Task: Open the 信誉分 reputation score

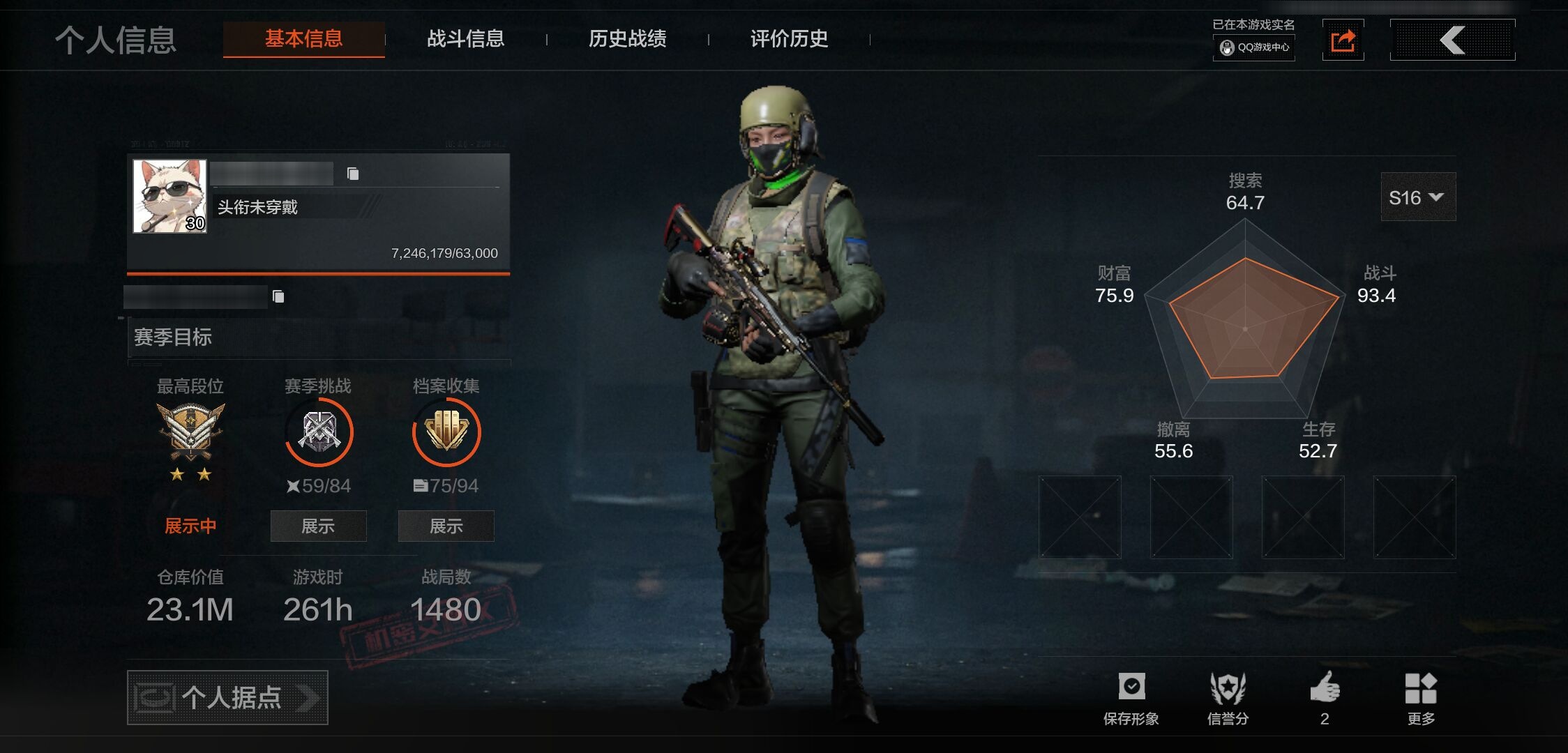Action: click(x=1228, y=698)
